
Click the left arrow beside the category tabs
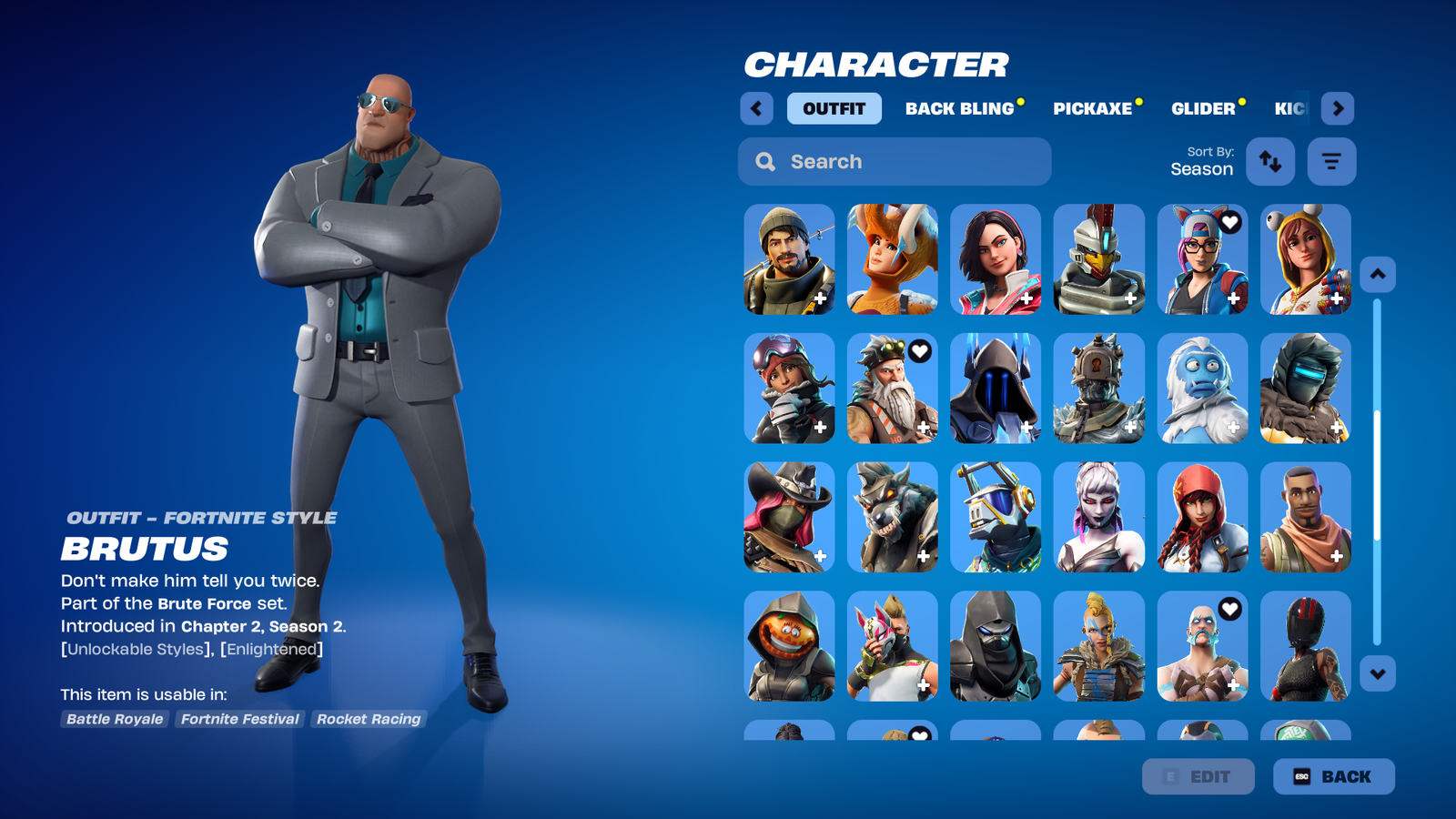point(756,108)
